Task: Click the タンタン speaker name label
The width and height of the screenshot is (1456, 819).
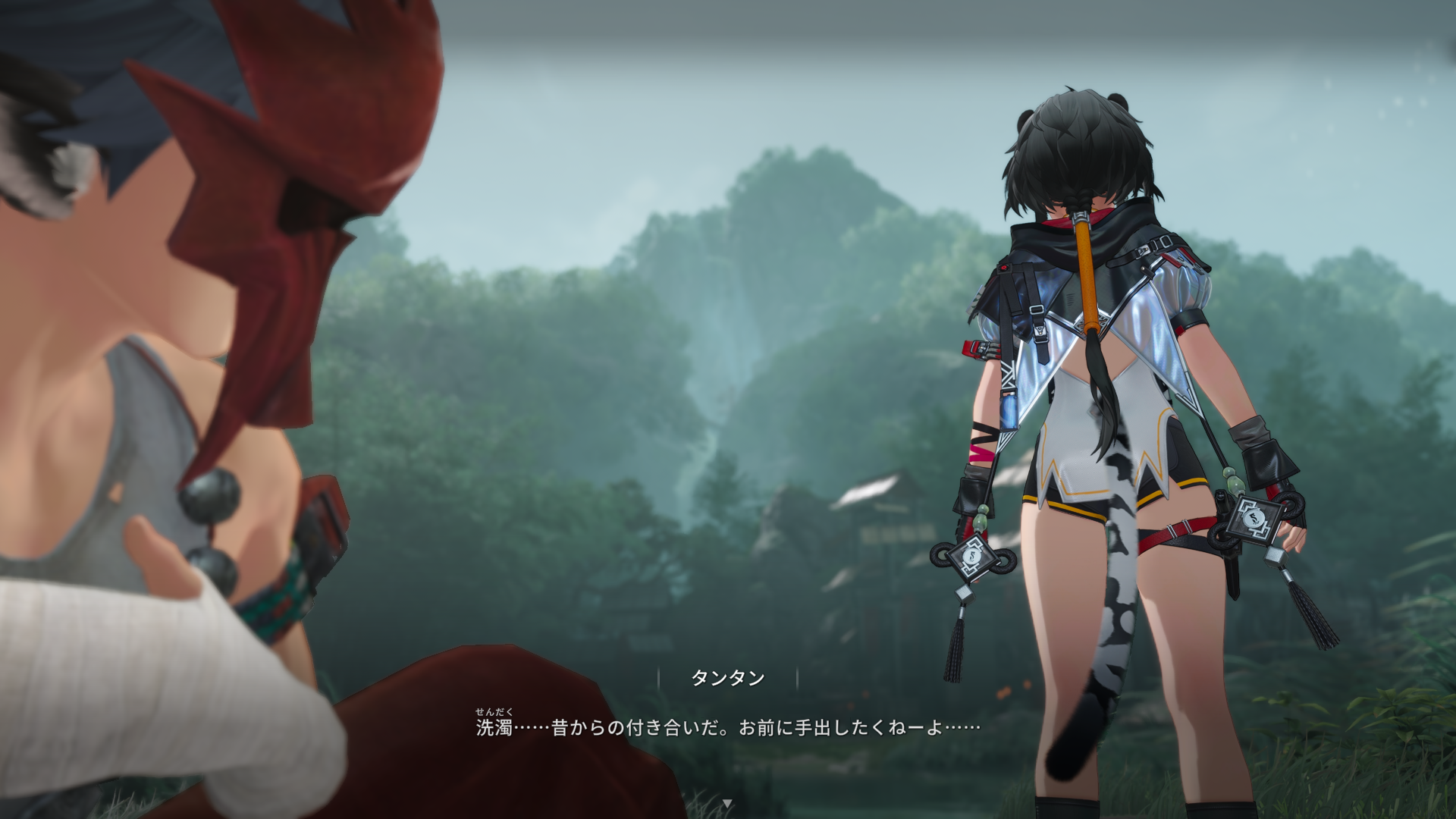Action: click(x=729, y=679)
